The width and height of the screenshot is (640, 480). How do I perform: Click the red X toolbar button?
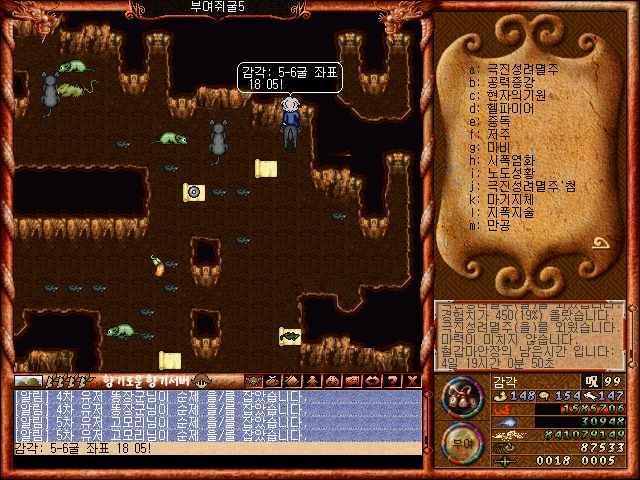413,381
